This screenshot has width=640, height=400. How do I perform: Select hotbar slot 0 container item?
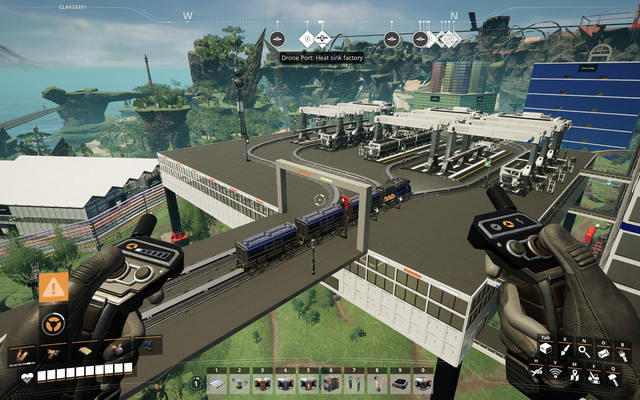(422, 384)
